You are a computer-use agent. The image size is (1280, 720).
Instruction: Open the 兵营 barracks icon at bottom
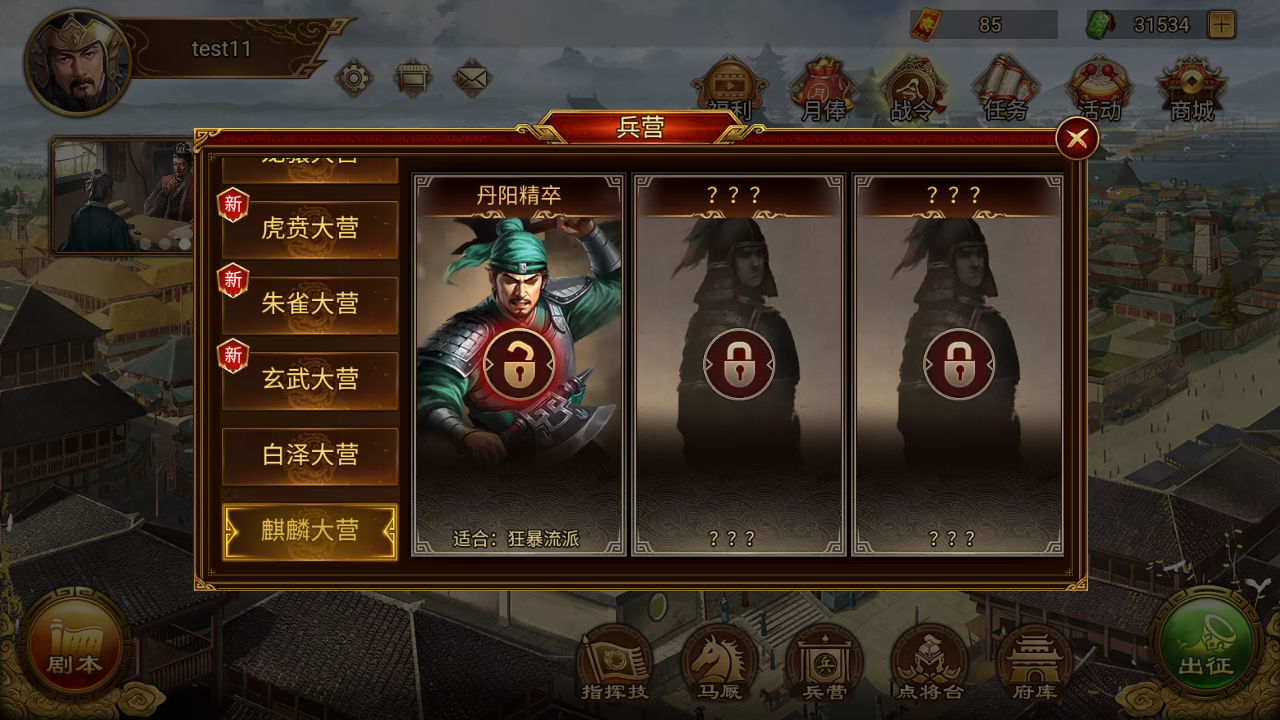823,660
